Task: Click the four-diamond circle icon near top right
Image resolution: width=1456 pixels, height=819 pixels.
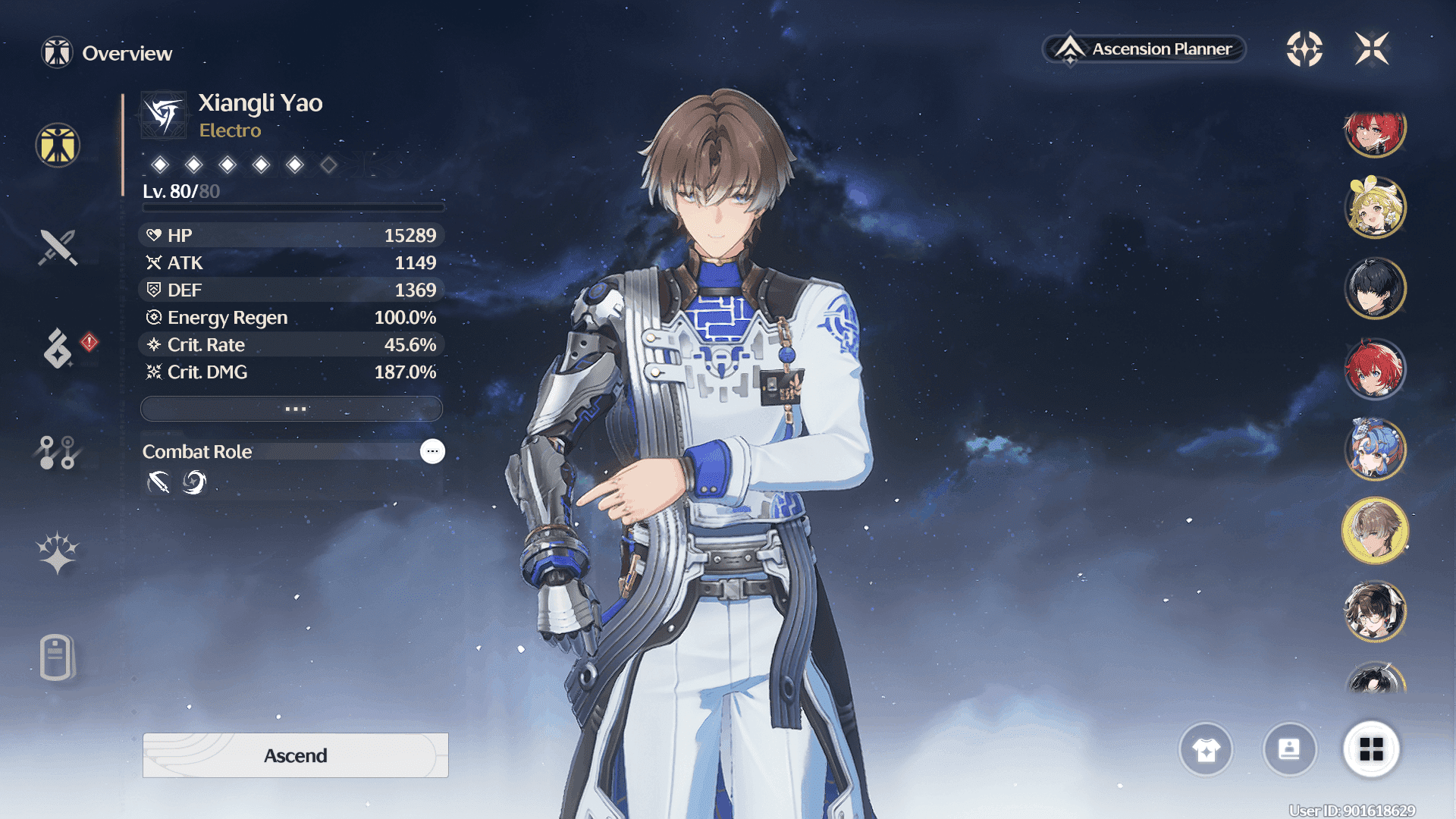Action: [x=1304, y=49]
